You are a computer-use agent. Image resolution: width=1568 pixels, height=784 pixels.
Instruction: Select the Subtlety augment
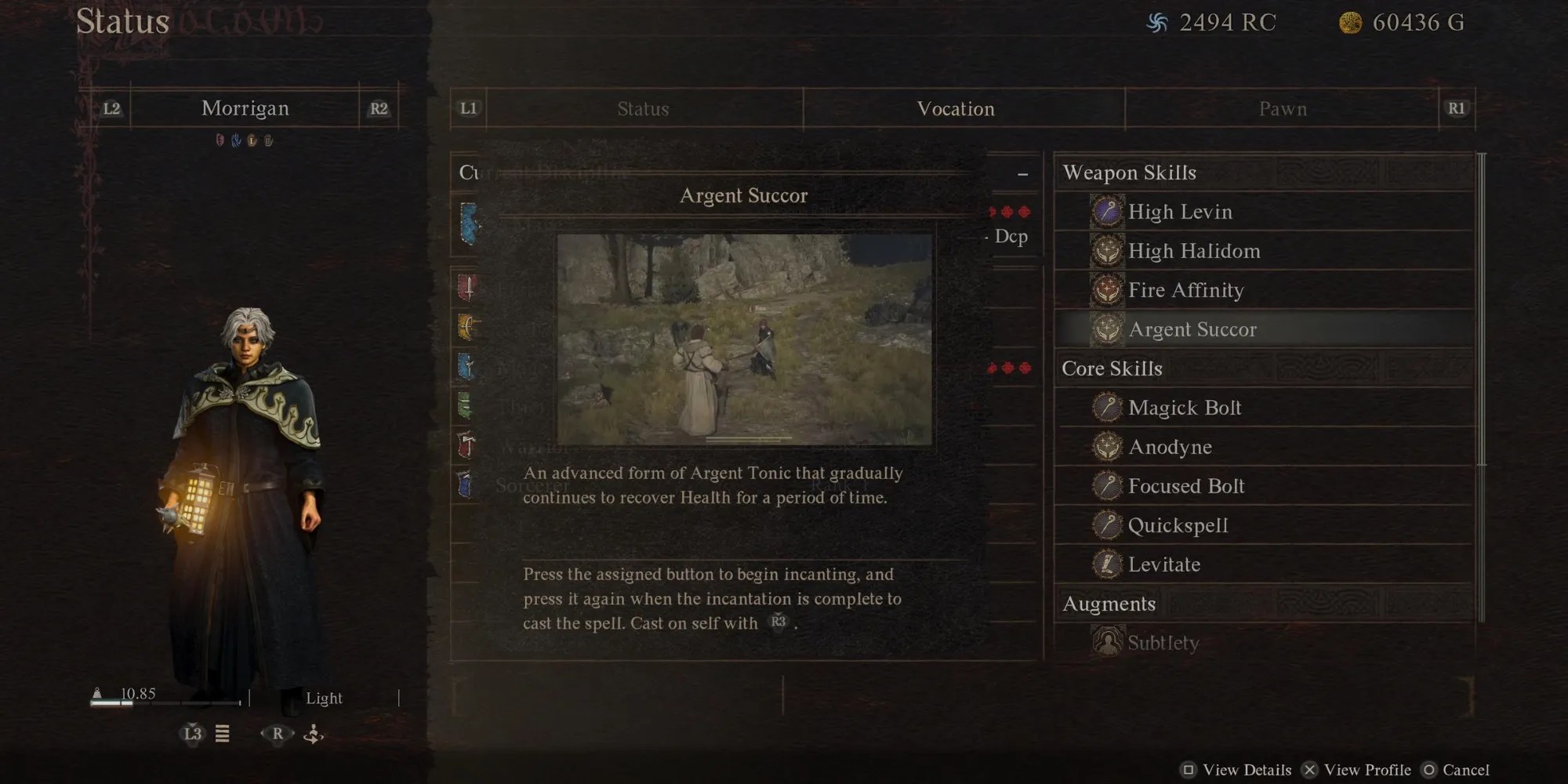tap(1163, 643)
